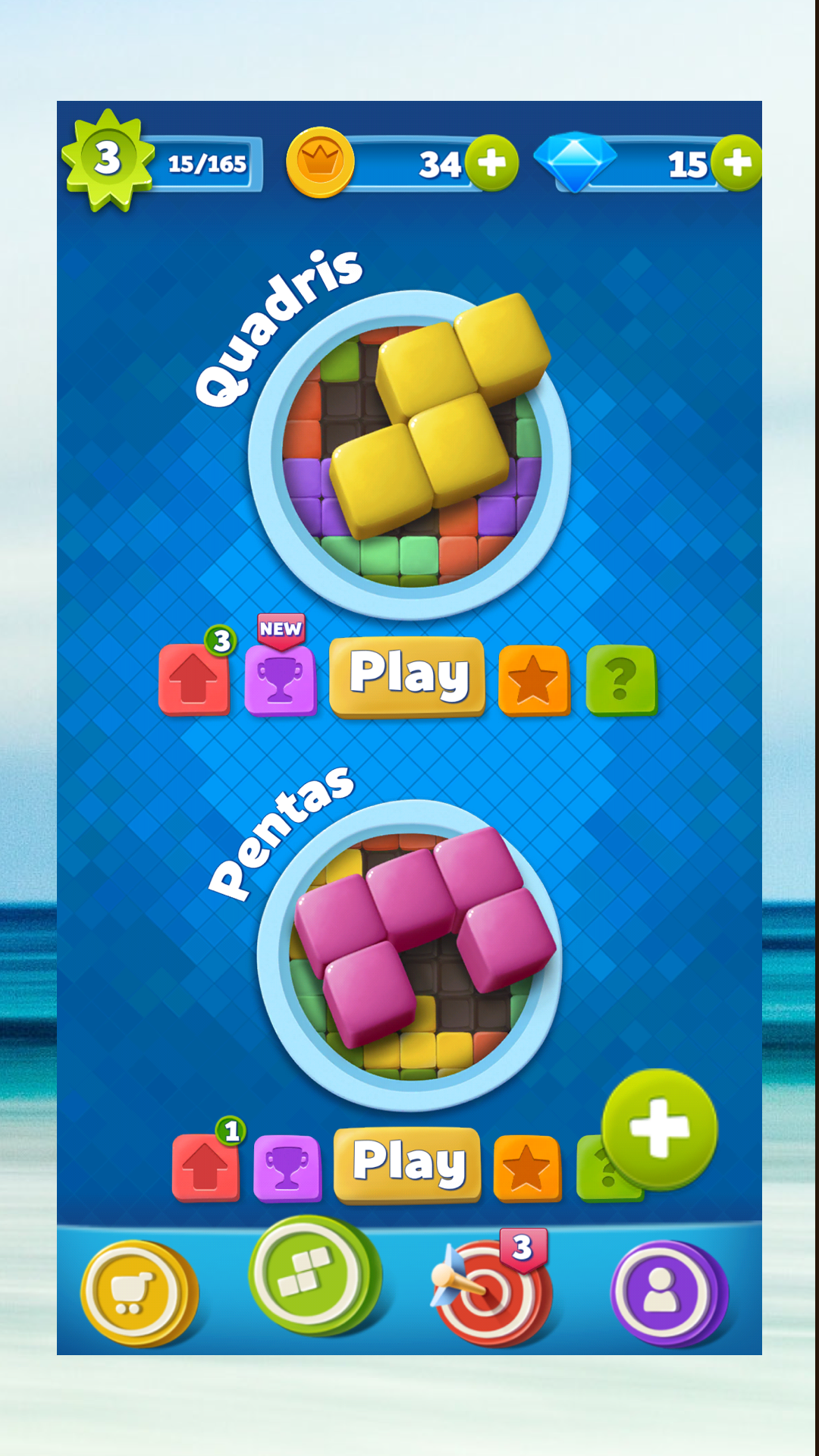
Task: Tap the green level 3 star badge
Action: (108, 159)
